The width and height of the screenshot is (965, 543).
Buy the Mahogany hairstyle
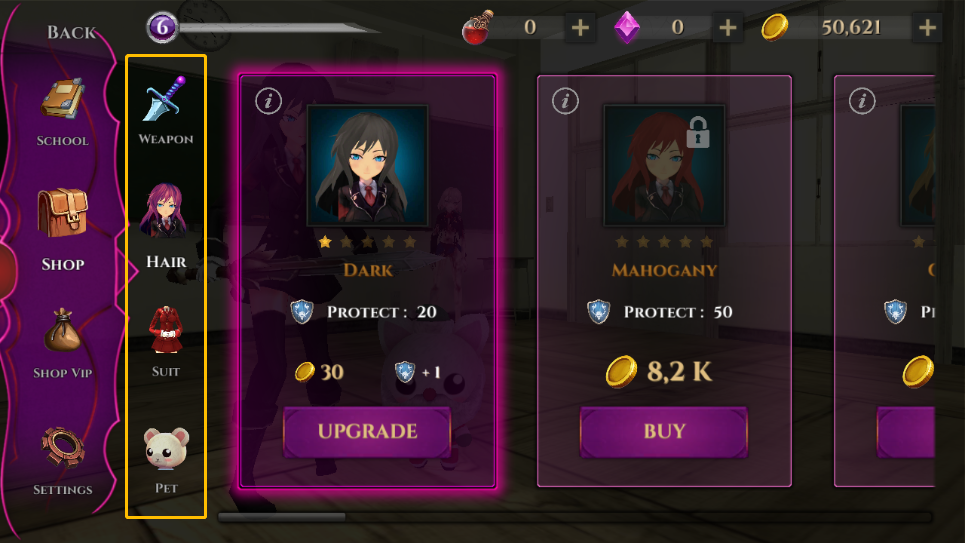coord(664,432)
